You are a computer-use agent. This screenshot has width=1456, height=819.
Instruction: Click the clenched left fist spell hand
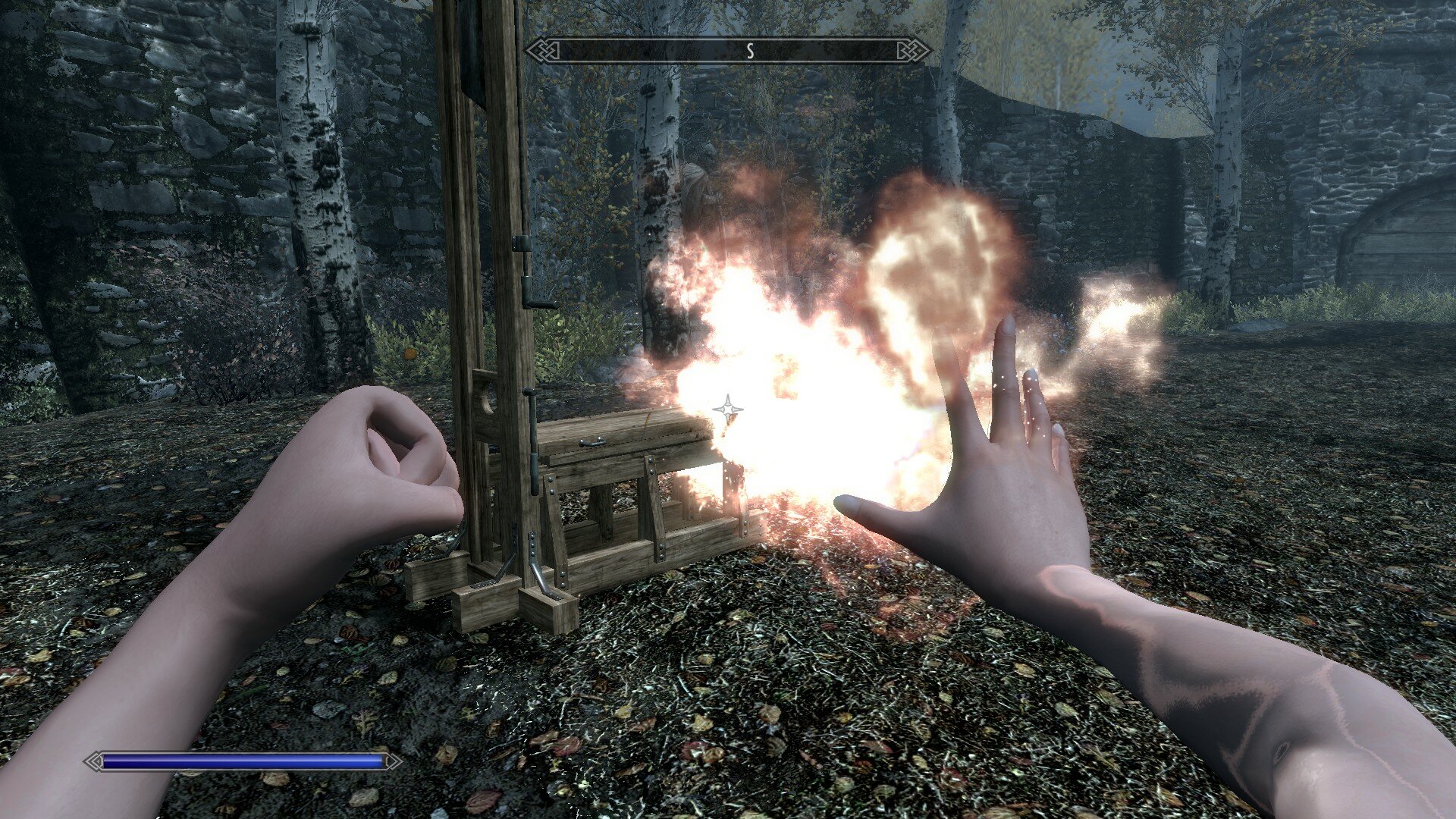[x=379, y=455]
